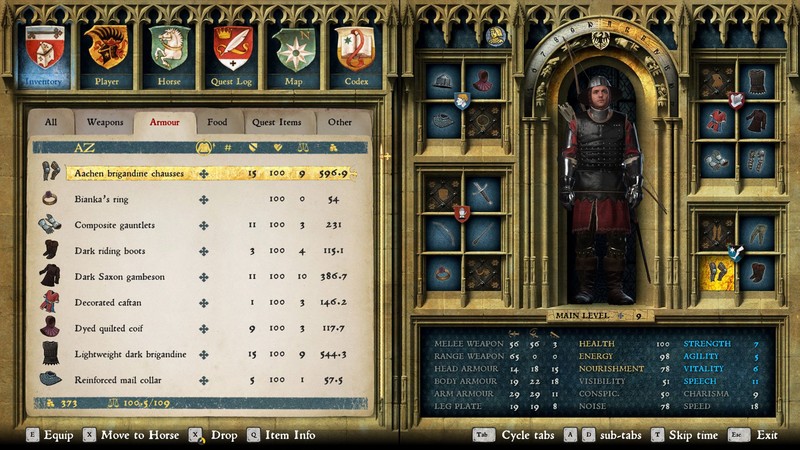Switch to the All items tab

51,122
